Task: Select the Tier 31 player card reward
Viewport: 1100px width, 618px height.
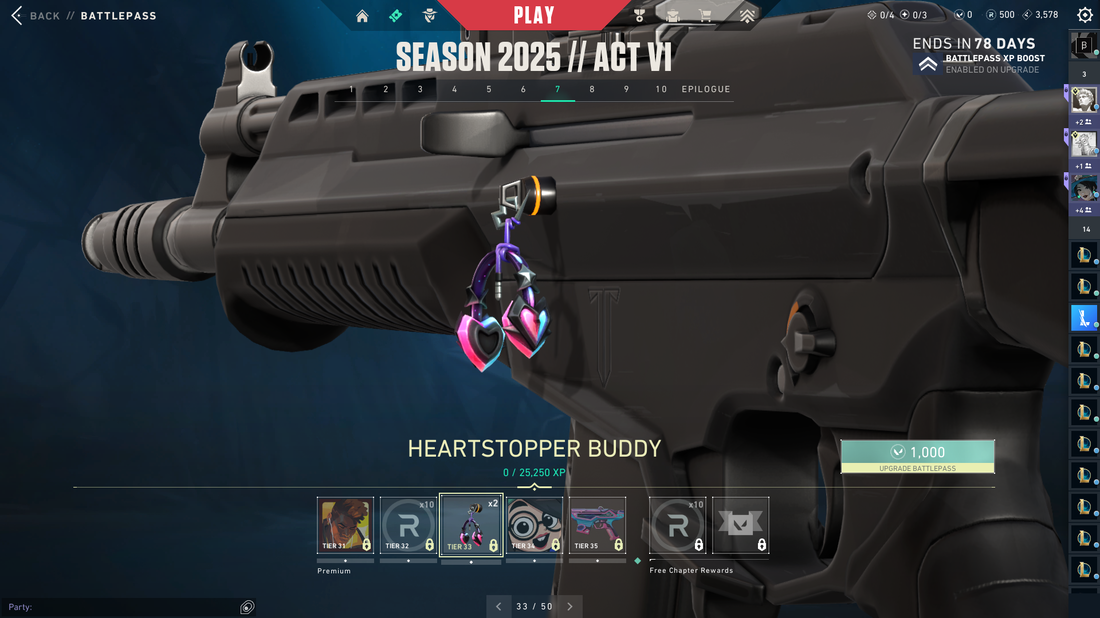Action: pos(345,526)
